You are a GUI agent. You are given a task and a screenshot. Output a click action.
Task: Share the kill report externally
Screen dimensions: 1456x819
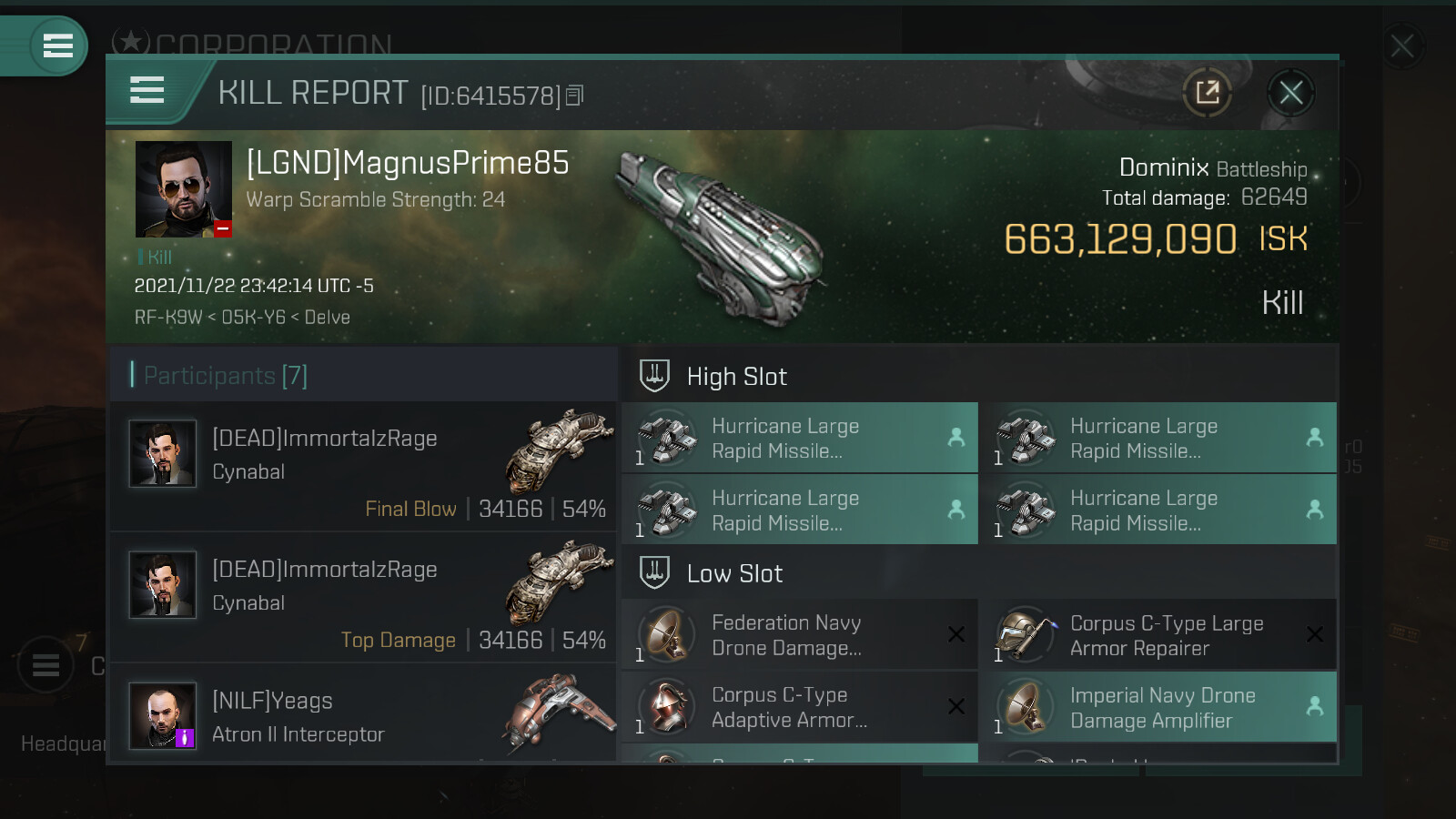tap(1208, 93)
